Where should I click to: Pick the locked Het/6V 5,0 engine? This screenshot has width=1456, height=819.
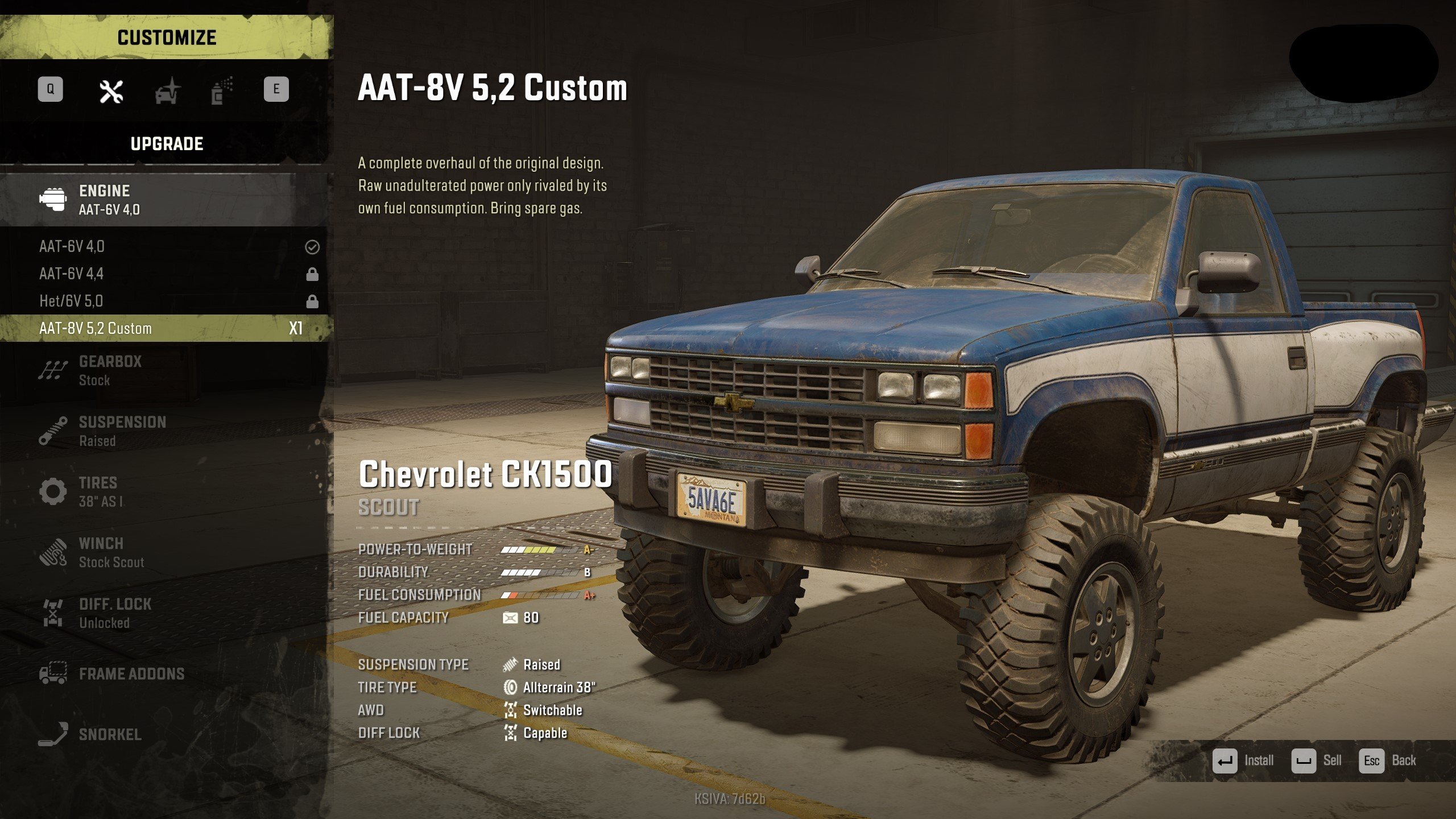165,301
